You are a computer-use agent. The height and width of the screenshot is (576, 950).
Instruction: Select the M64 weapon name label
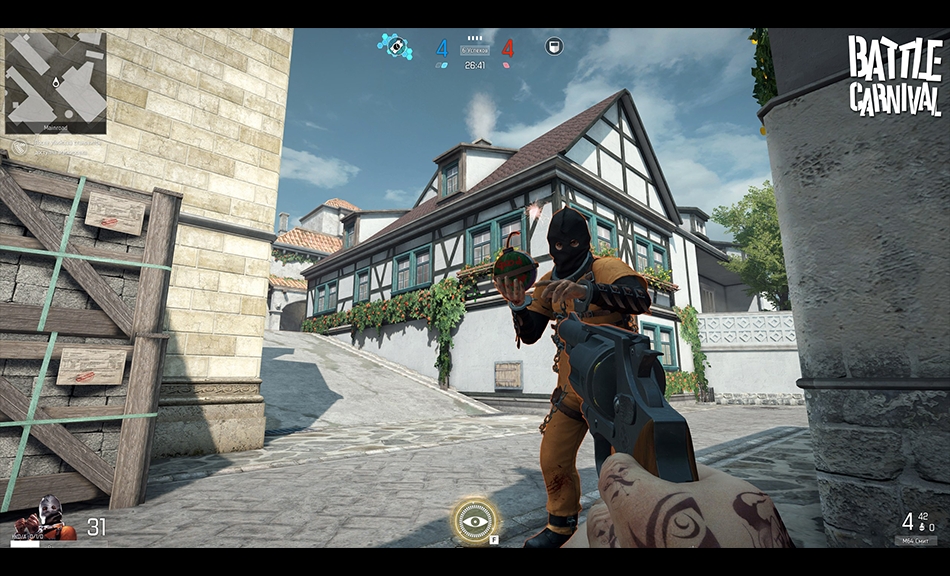[x=915, y=540]
